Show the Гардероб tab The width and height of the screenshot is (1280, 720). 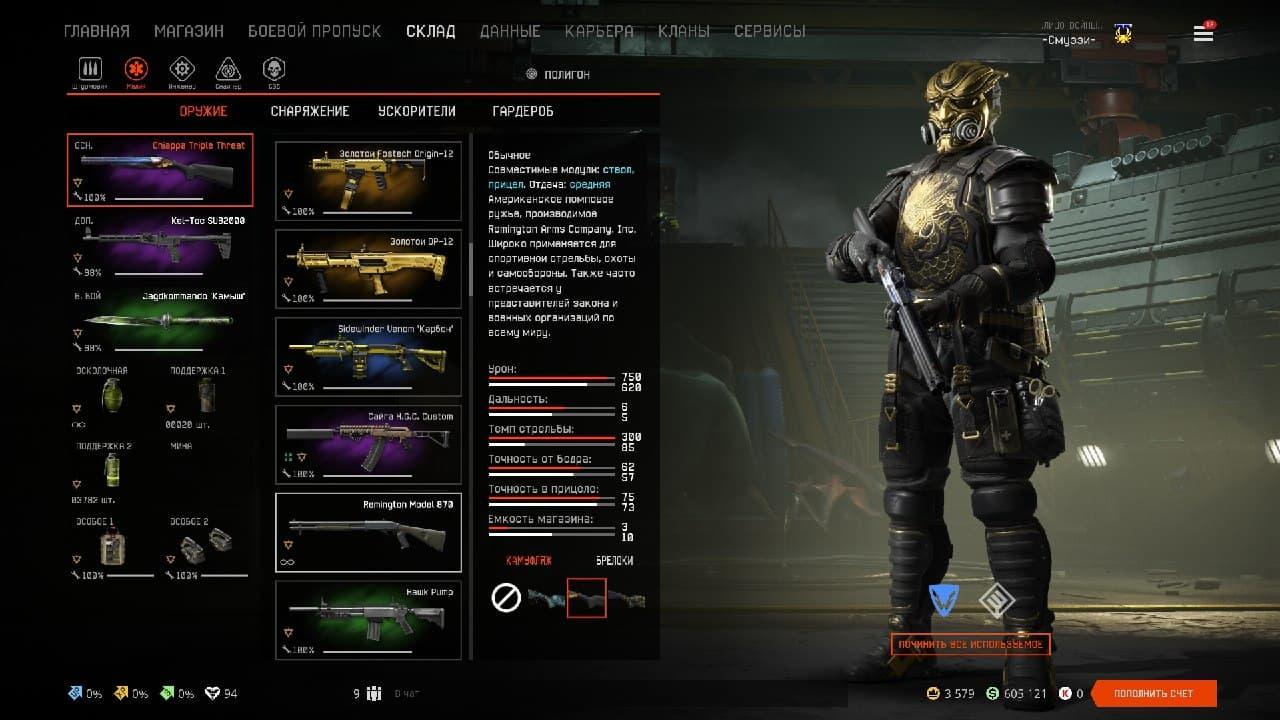click(523, 111)
